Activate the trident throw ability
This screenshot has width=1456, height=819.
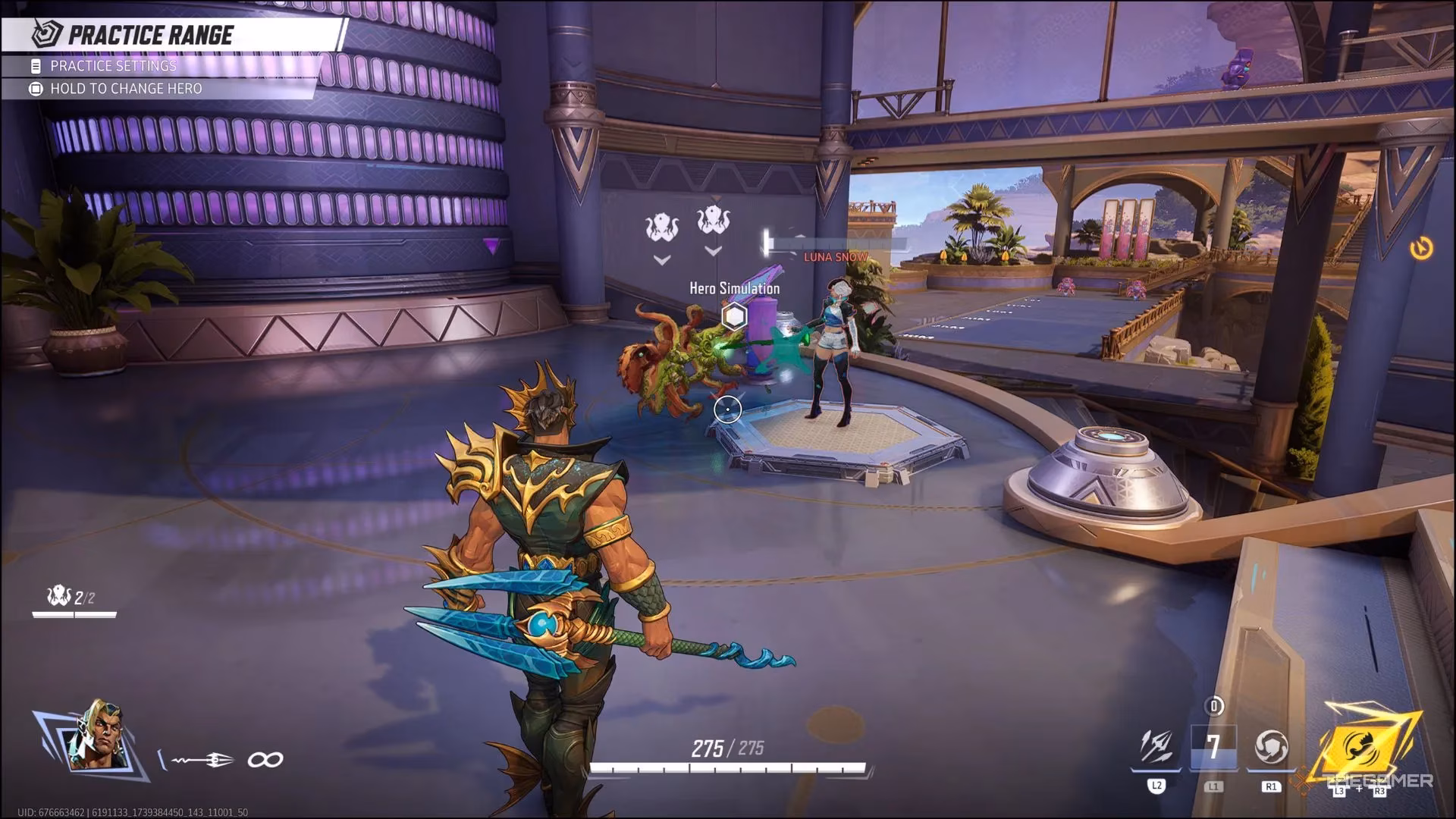1157,746
